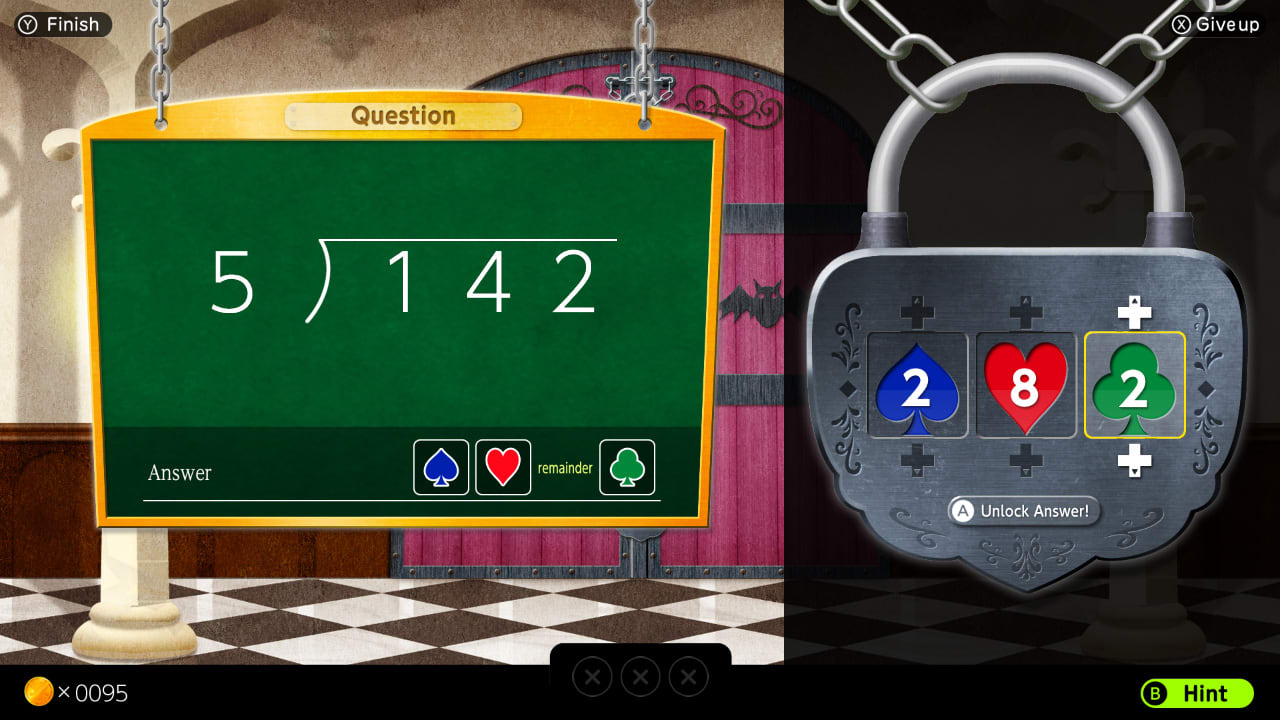Click the third X miss marker
1280x720 pixels.
pyautogui.click(x=688, y=677)
